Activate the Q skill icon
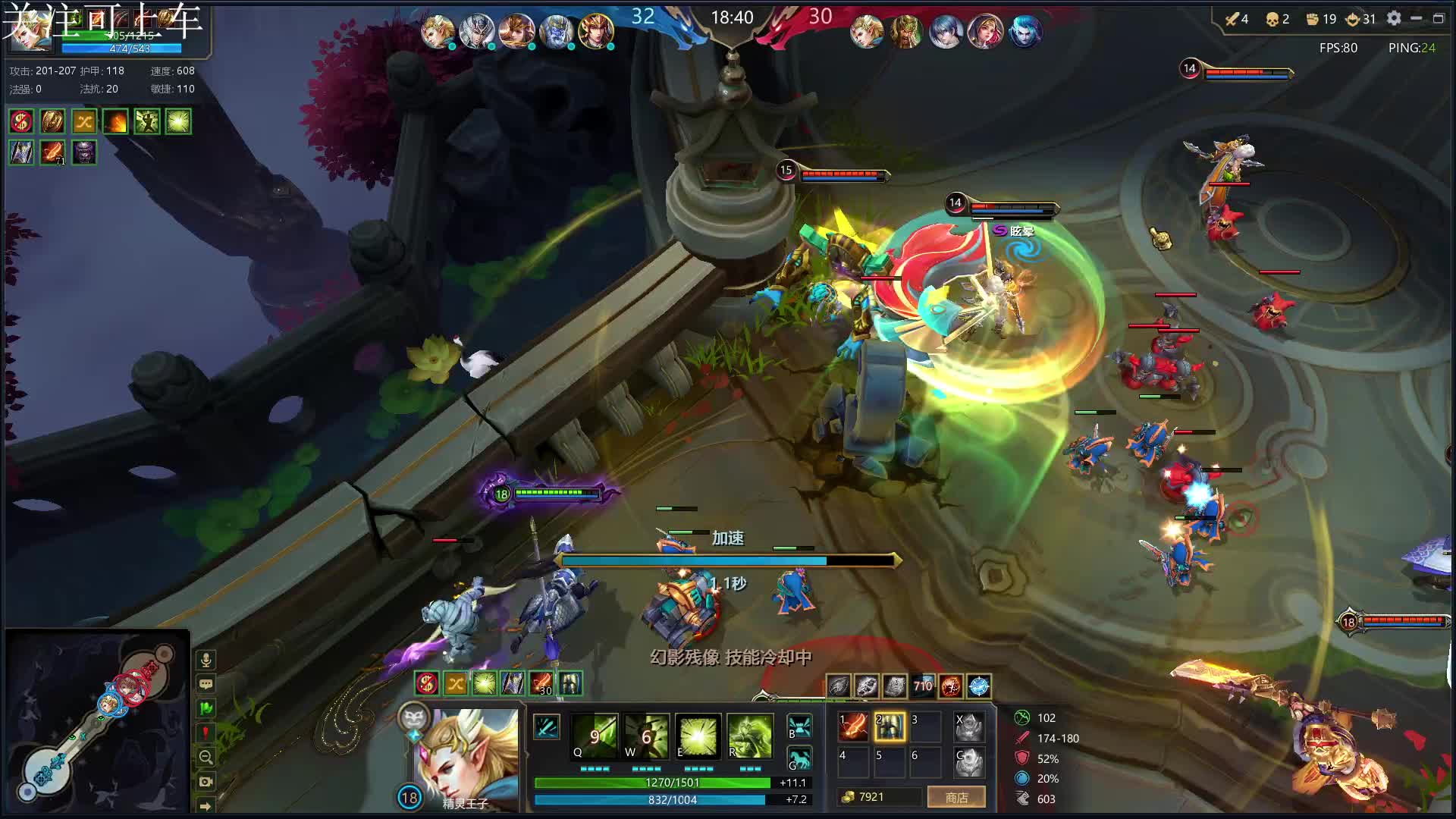Screen dimensions: 1456x819 point(595,736)
